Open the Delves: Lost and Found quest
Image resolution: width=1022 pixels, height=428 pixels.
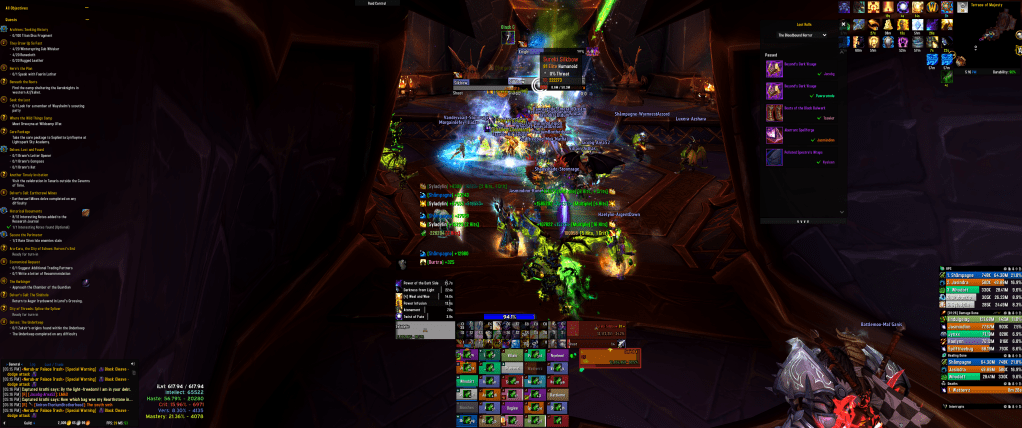pyautogui.click(x=29, y=147)
